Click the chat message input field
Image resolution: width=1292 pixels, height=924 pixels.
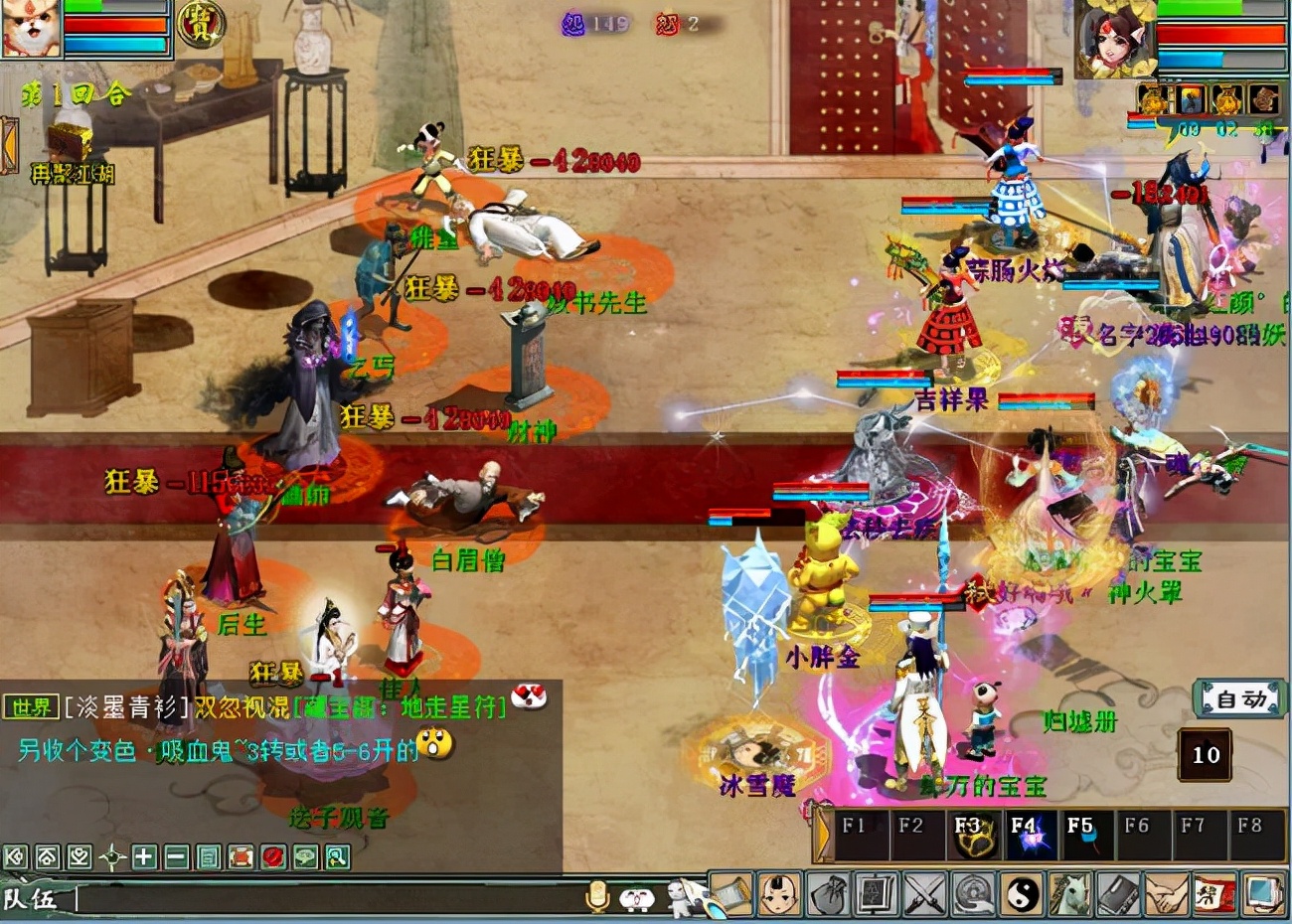point(328,900)
